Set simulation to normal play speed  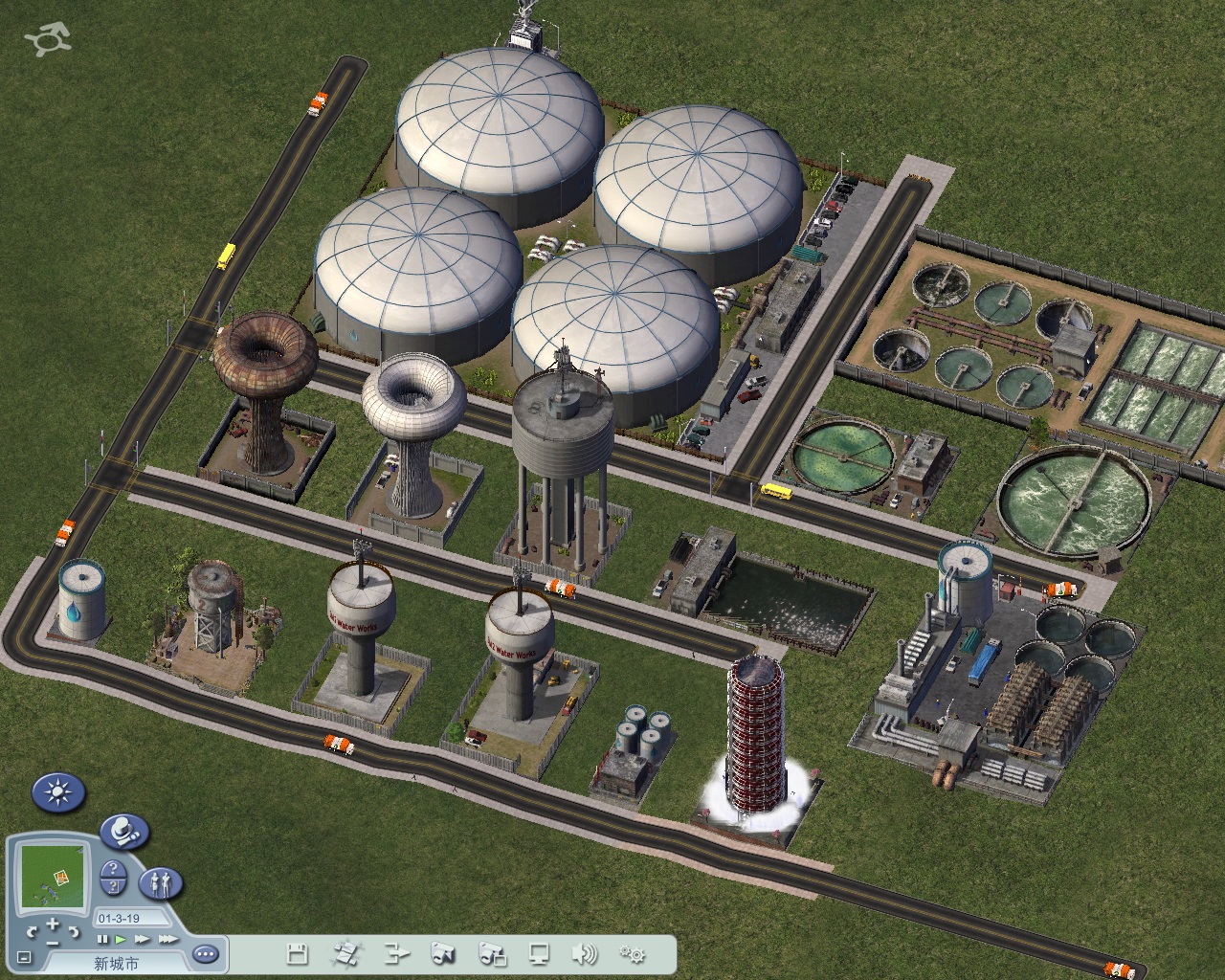coord(120,939)
